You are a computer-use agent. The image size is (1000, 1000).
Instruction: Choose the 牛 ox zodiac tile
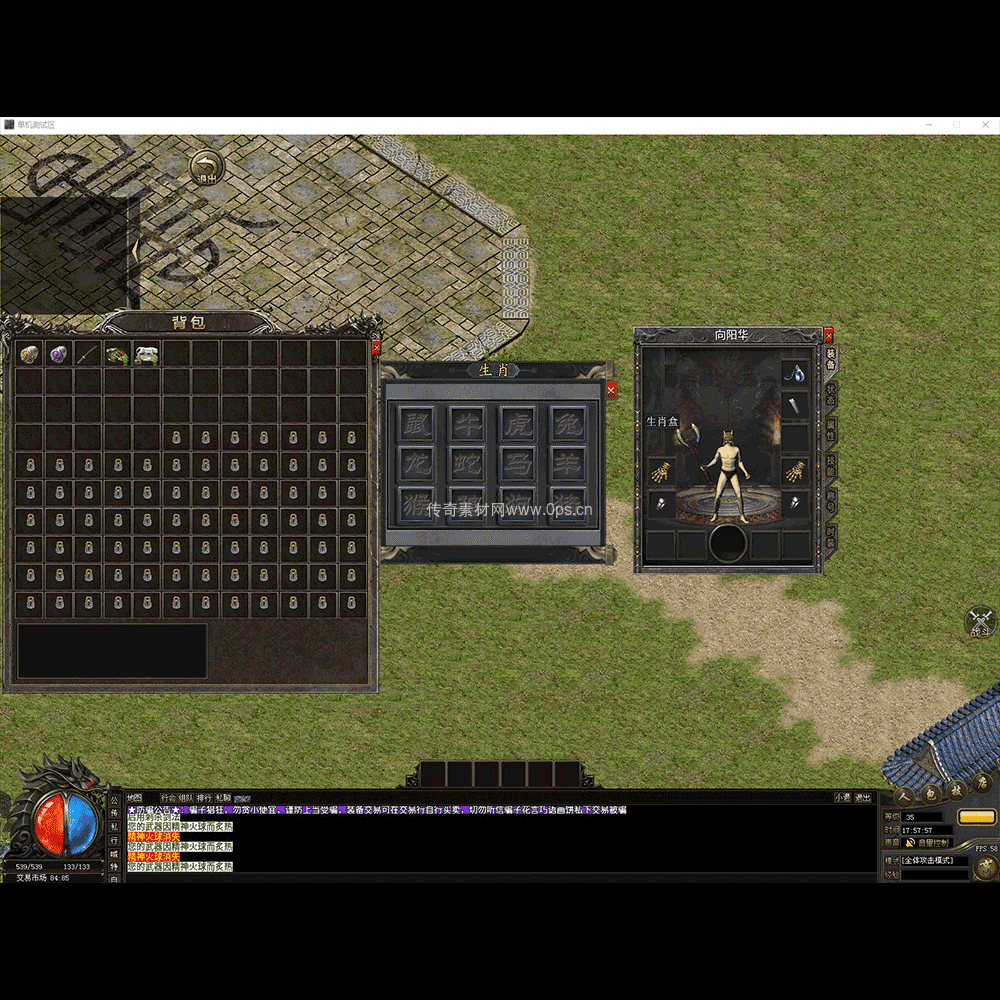point(466,422)
